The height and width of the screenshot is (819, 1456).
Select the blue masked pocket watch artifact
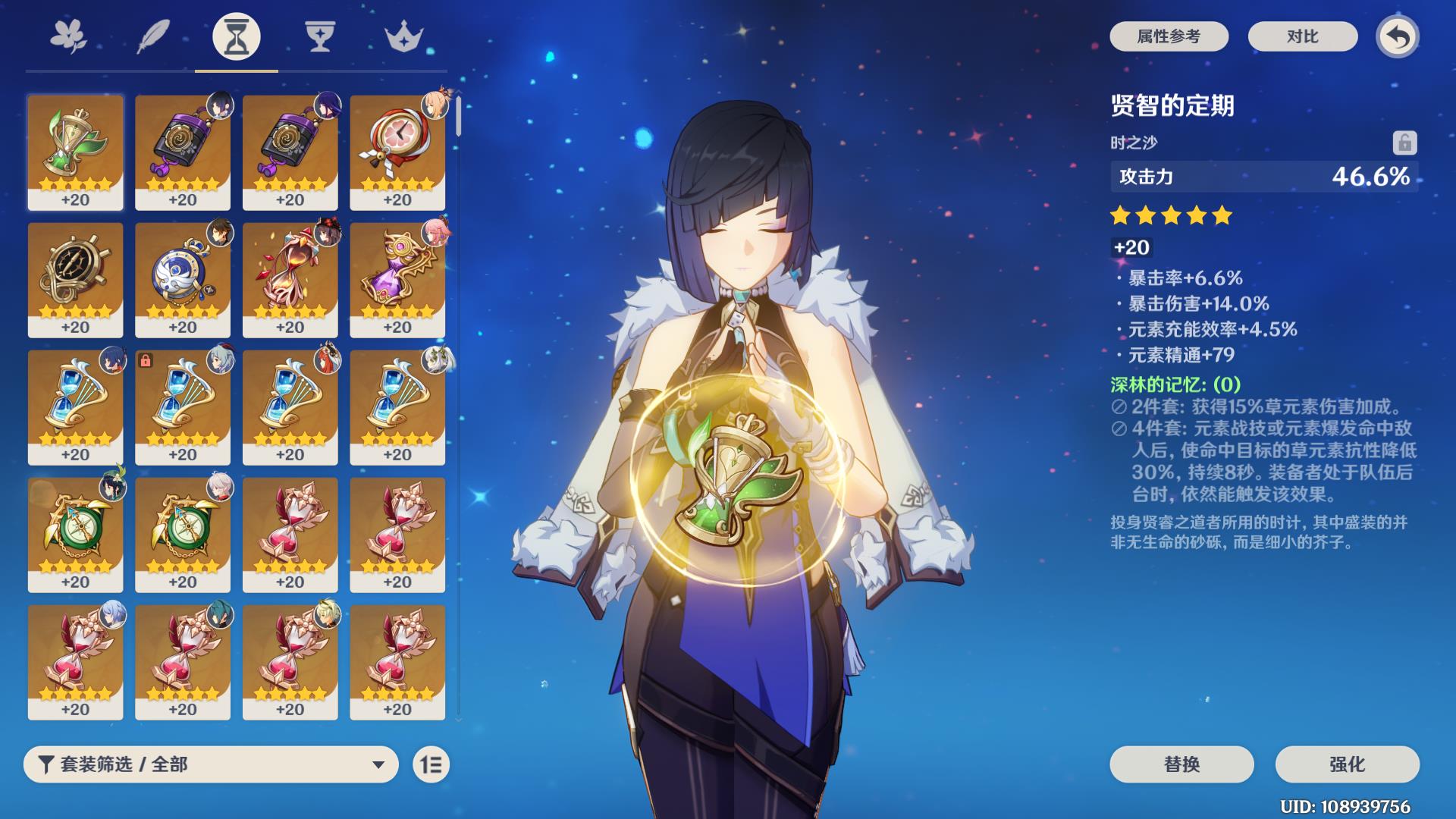point(183,279)
